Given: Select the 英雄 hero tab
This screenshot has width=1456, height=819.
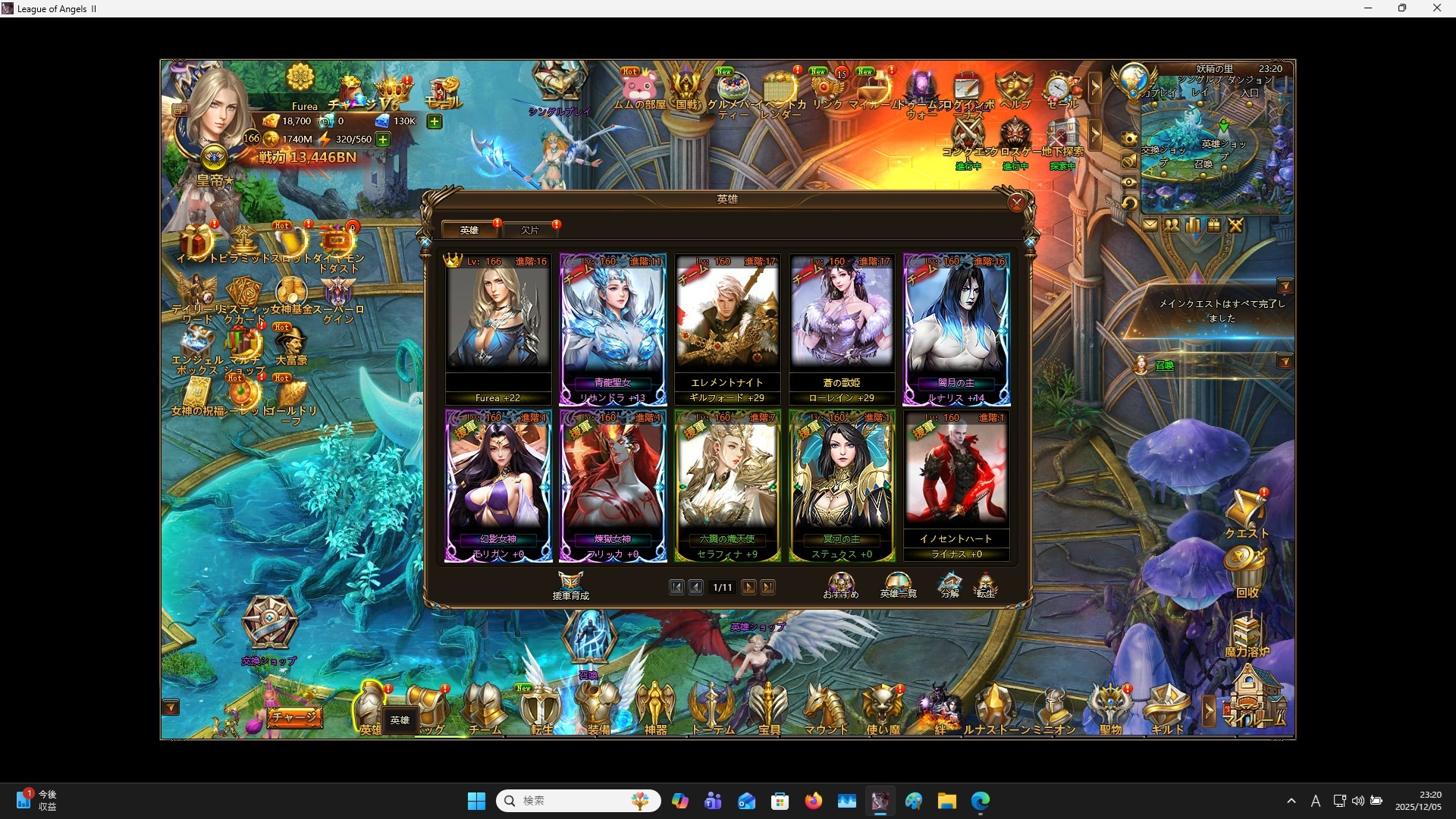Looking at the screenshot, I should pyautogui.click(x=469, y=229).
